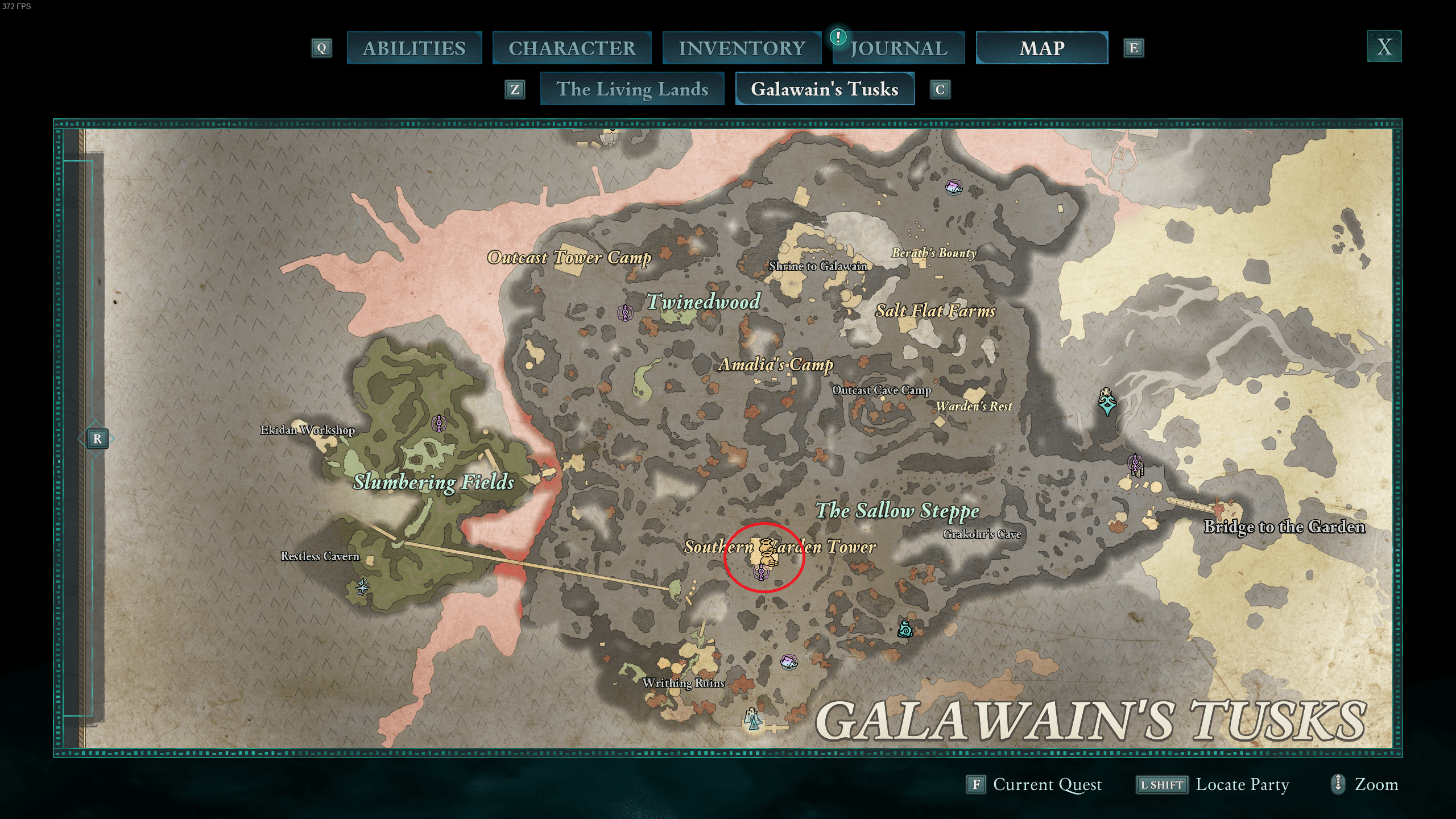Select the Character menu tab
This screenshot has height=819, width=1456.
point(572,48)
